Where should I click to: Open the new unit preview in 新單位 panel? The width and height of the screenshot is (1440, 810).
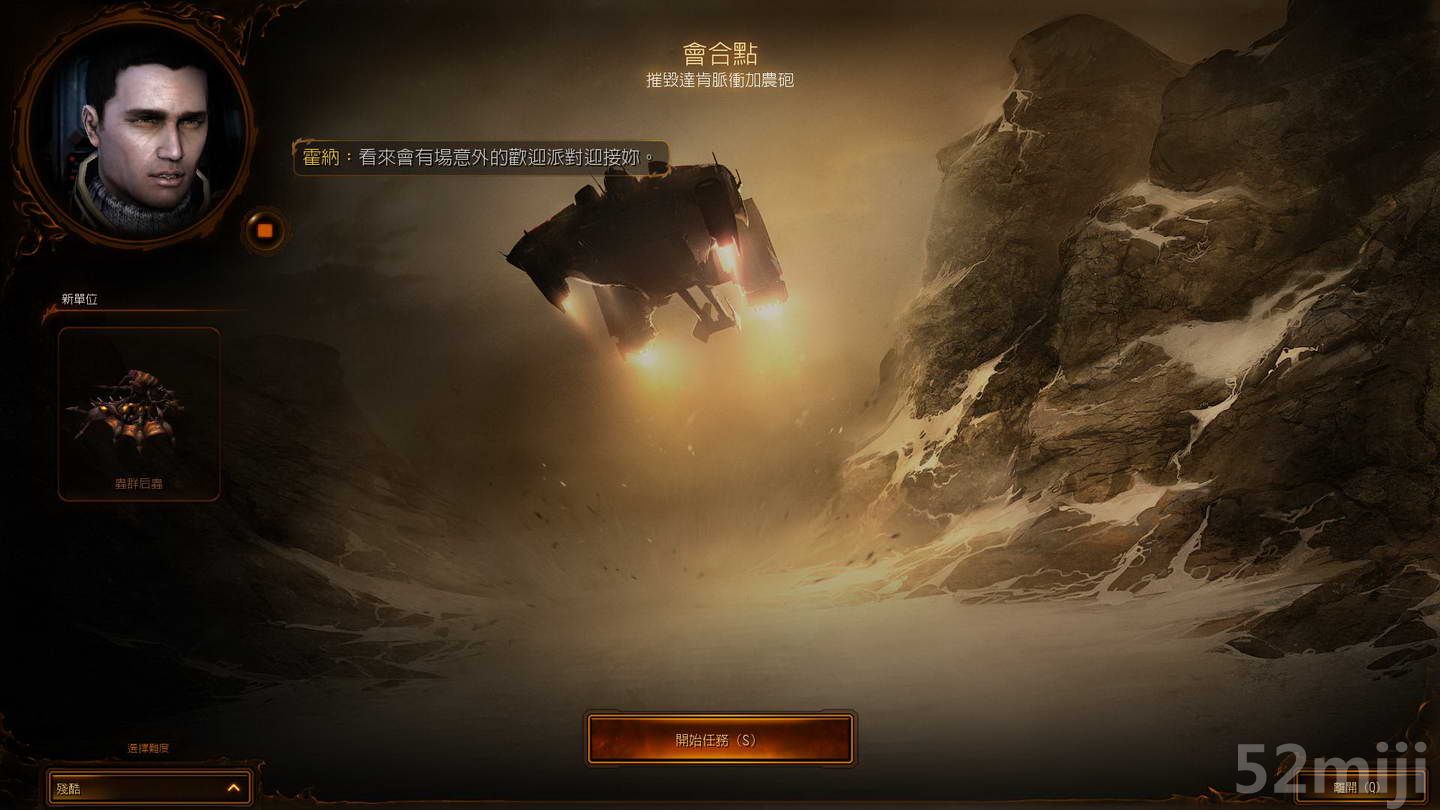pyautogui.click(x=137, y=410)
